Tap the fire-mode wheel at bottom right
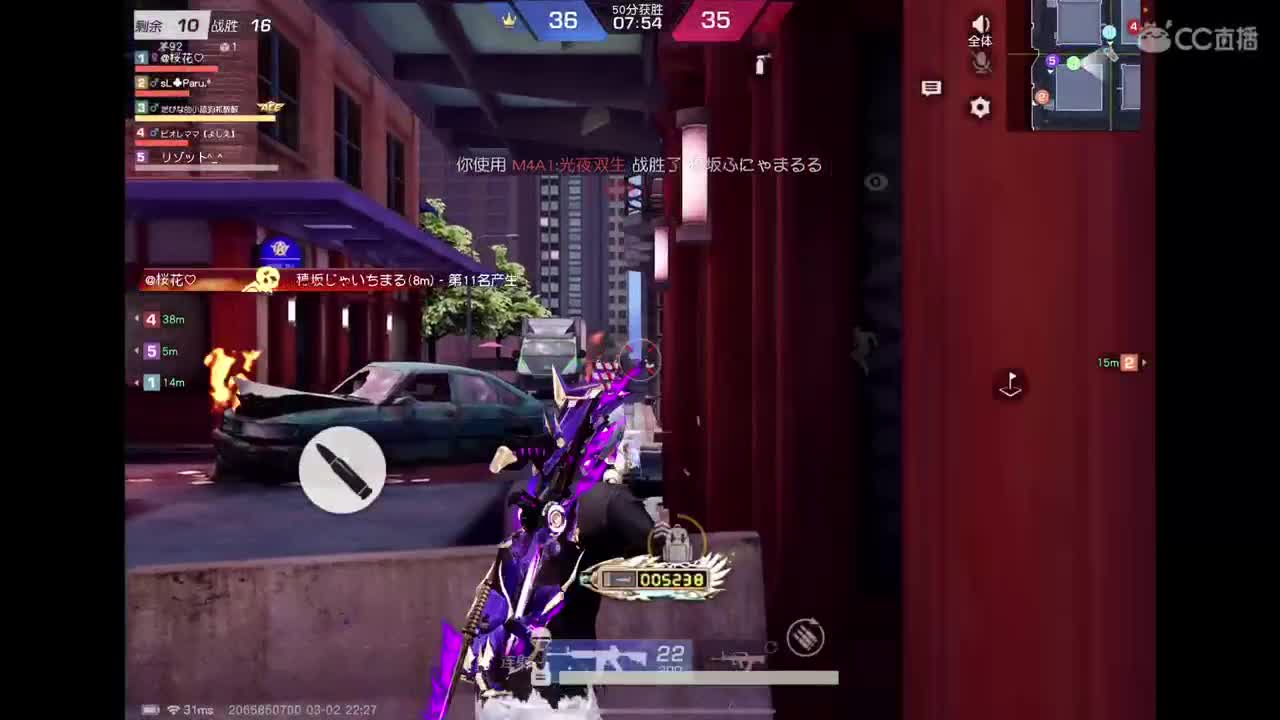1280x720 pixels. click(805, 638)
